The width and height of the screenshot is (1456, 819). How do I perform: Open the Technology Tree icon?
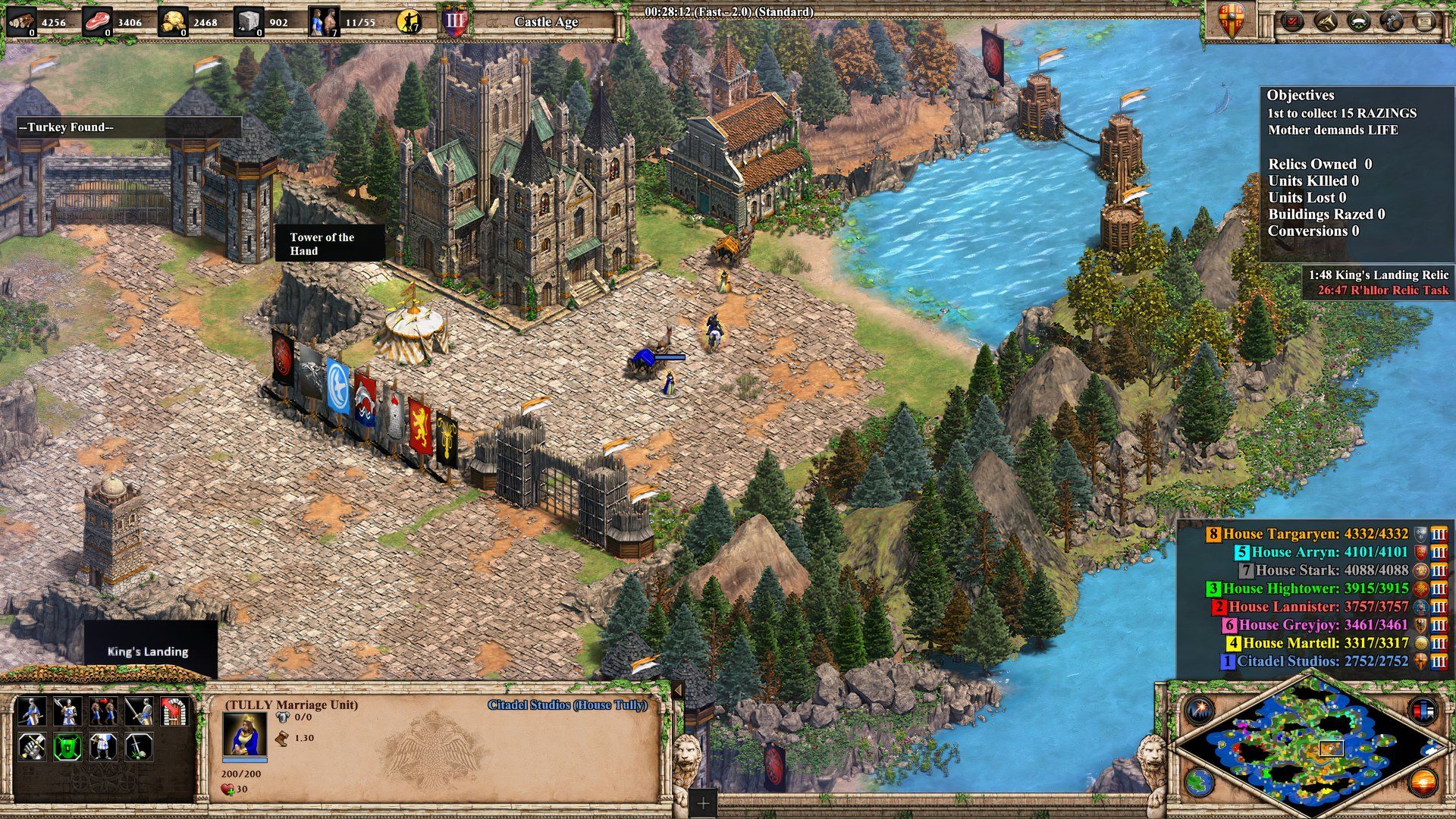click(1390, 20)
